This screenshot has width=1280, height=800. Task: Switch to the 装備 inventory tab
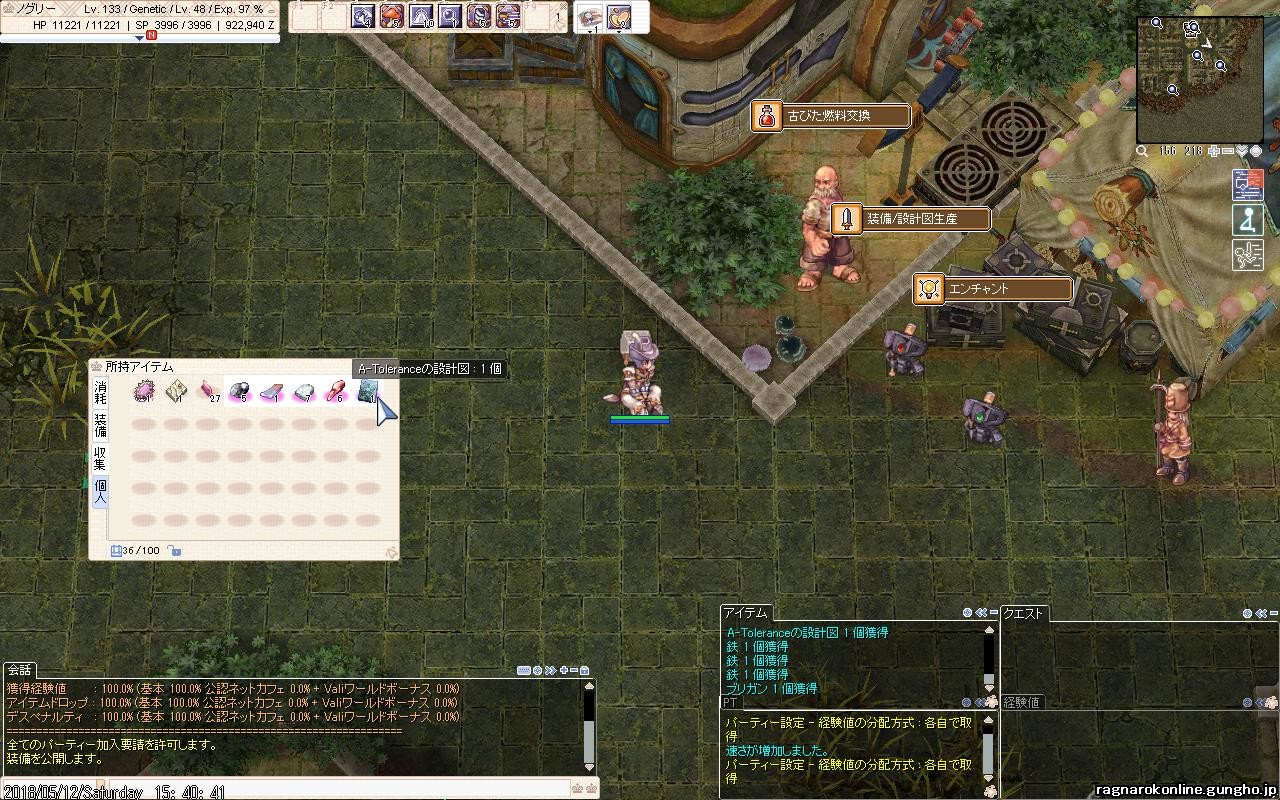tap(100, 426)
